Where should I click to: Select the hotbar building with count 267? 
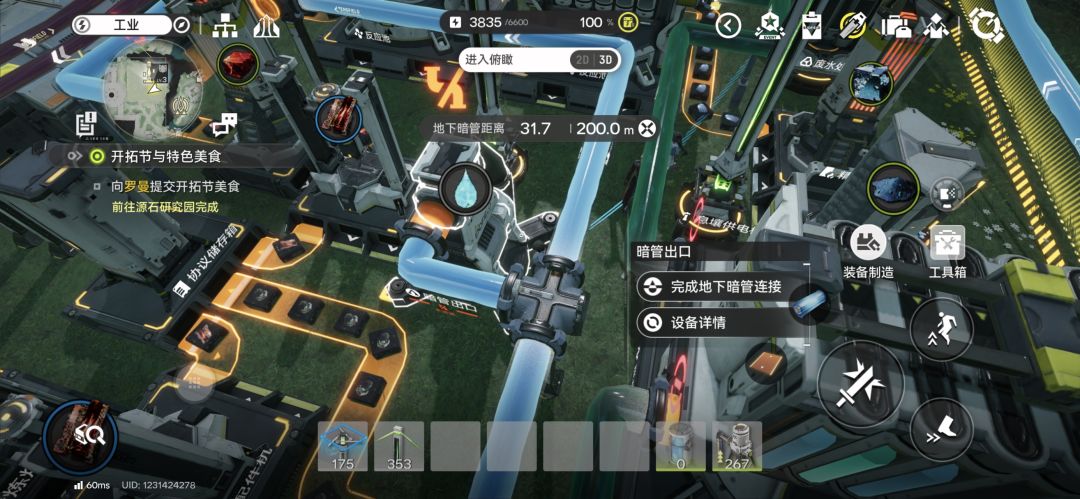pyautogui.click(x=736, y=445)
